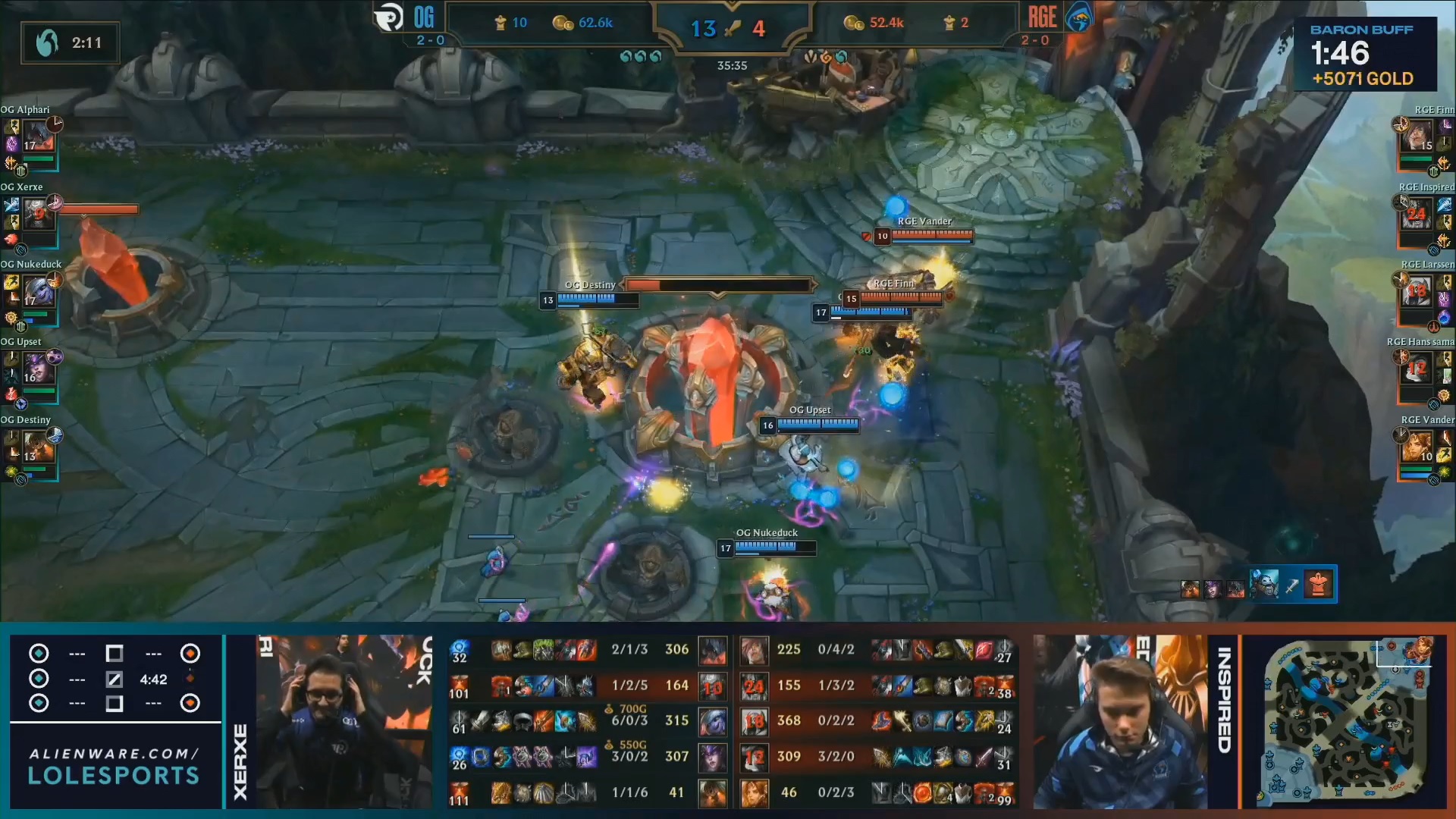Select RGE Hans sama's sidebar portrait

(x=1417, y=369)
